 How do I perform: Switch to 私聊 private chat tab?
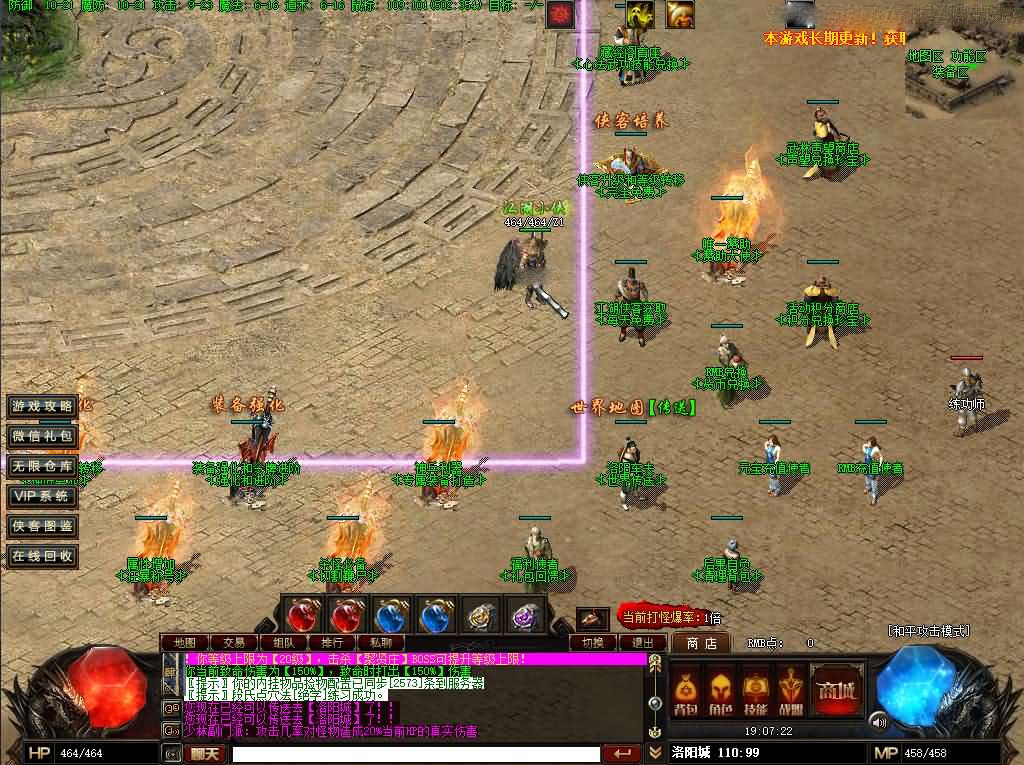click(x=382, y=642)
